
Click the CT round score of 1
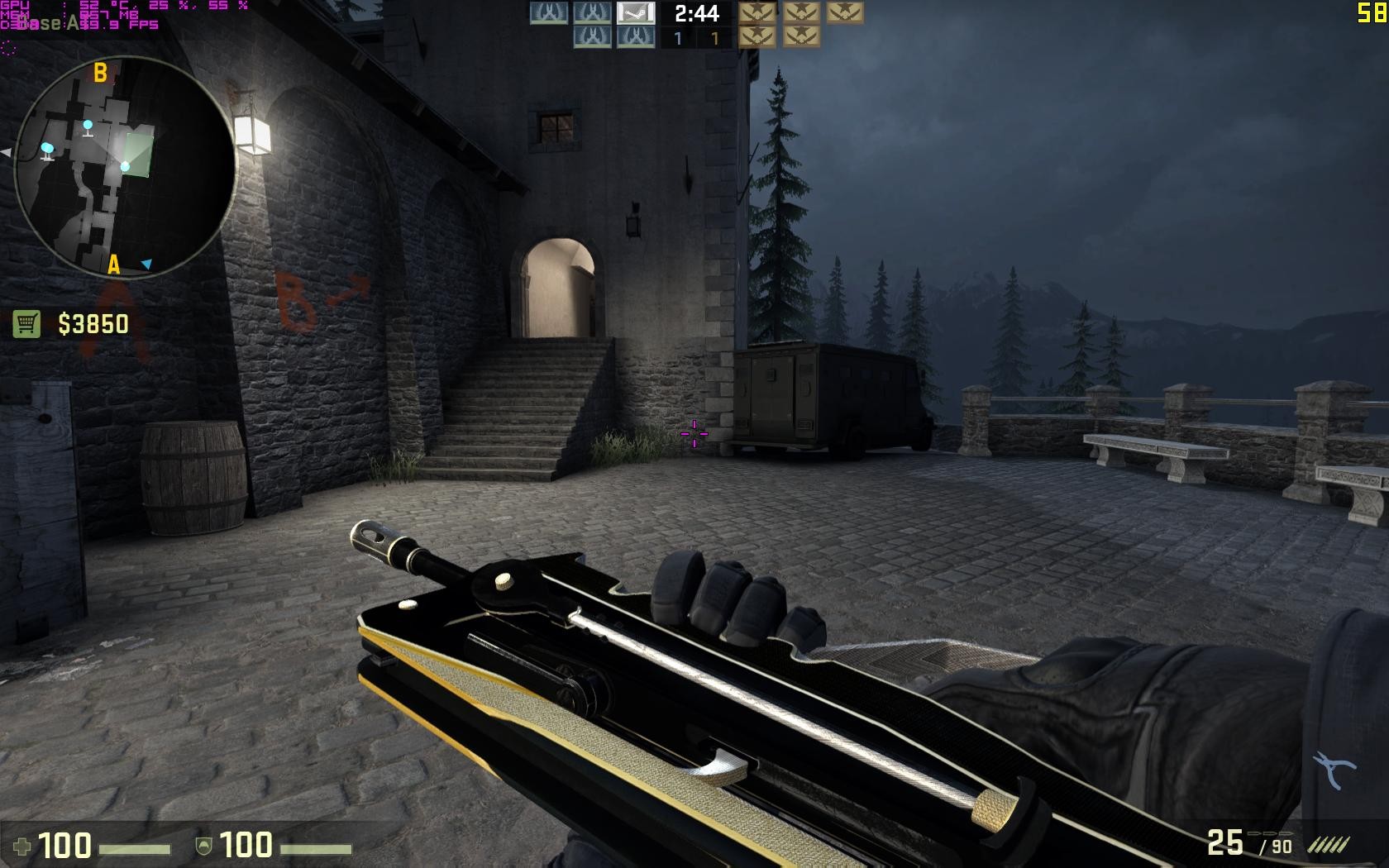coord(677,36)
